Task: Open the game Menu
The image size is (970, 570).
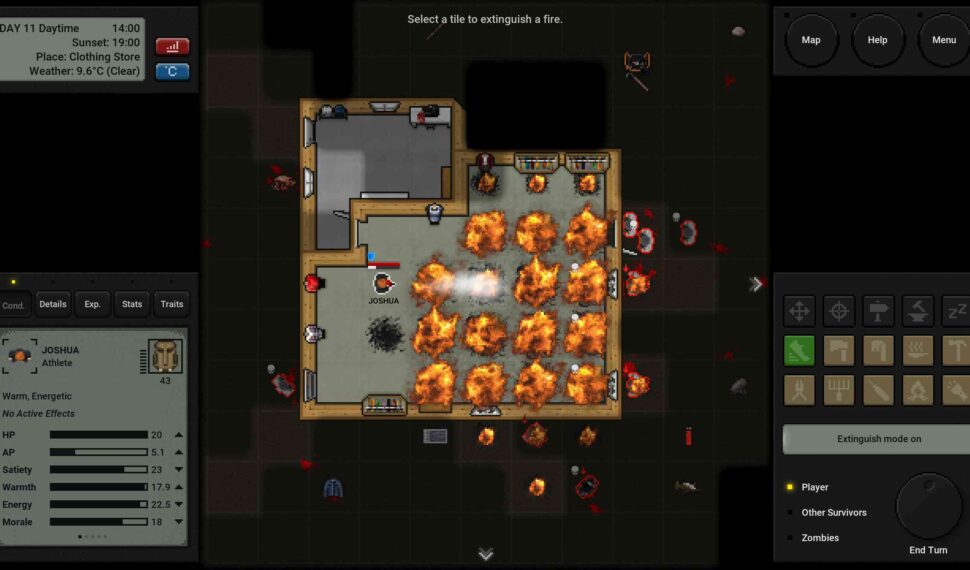Action: tap(943, 40)
